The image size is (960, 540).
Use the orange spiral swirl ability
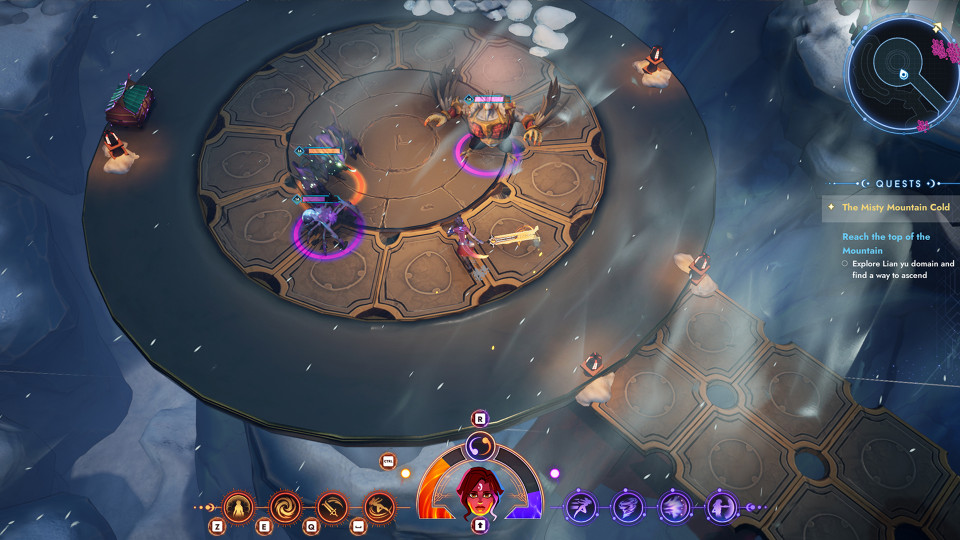[286, 507]
